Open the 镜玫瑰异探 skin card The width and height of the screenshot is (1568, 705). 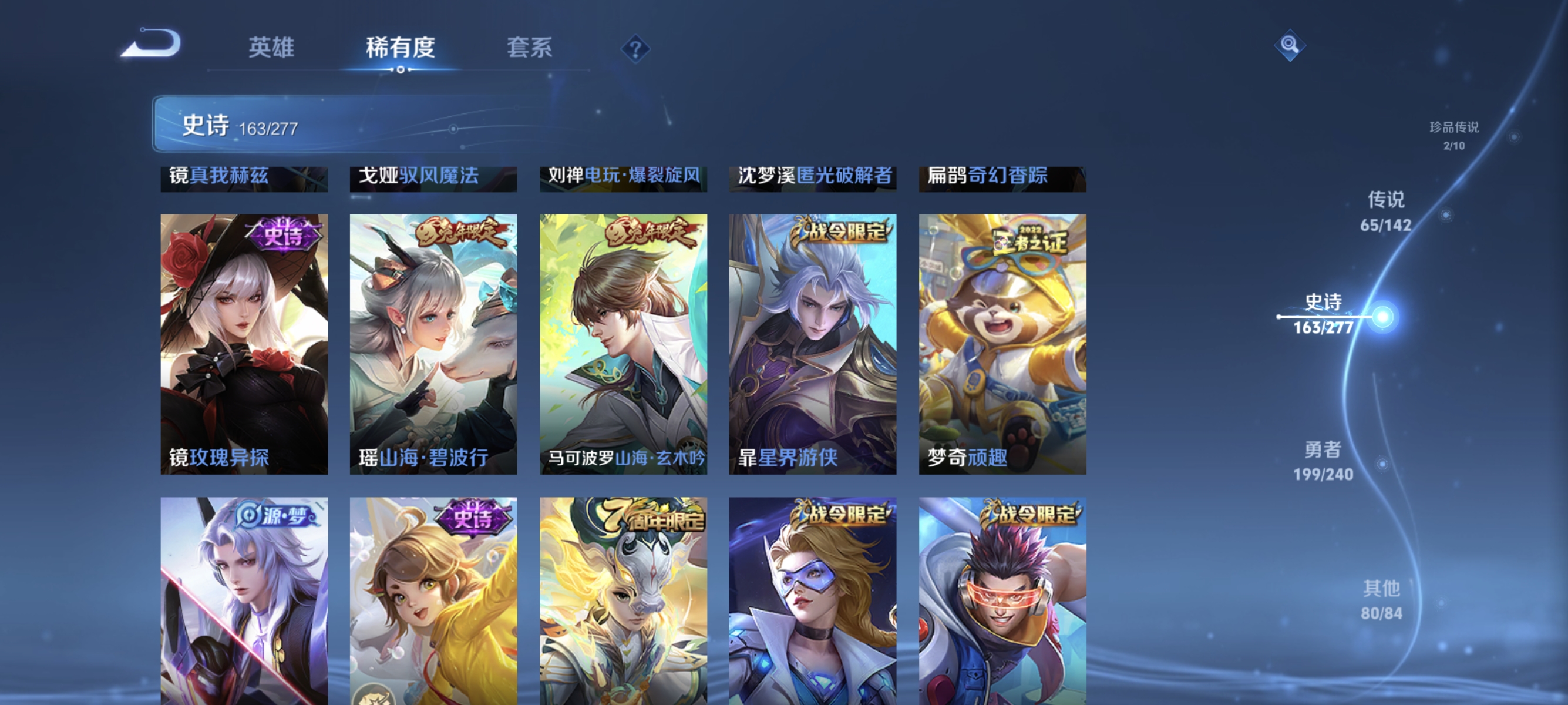243,341
